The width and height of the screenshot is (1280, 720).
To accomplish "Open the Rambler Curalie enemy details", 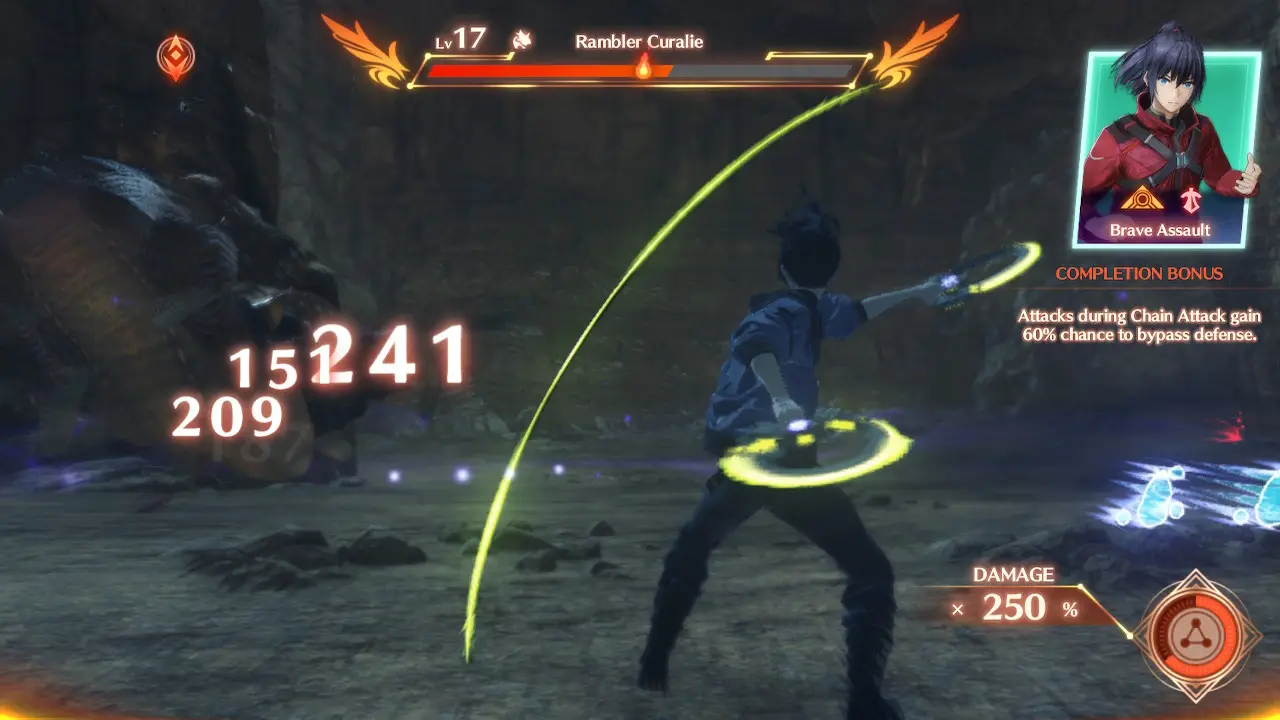I will point(640,42).
